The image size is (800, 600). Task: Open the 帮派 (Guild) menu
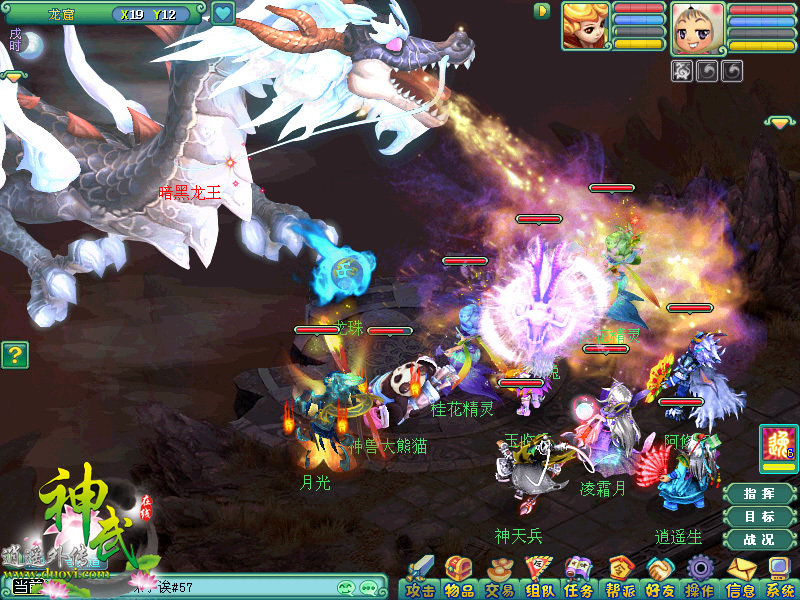tap(620, 578)
